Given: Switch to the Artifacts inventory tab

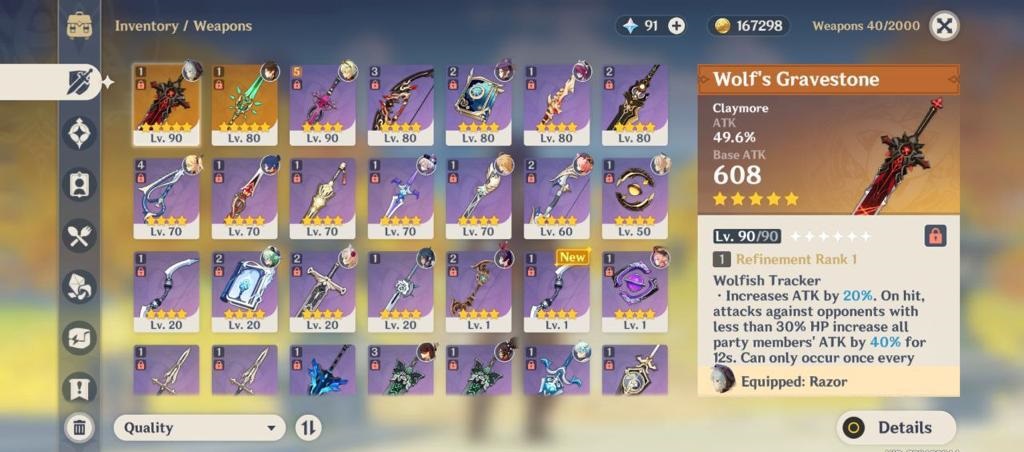Looking at the screenshot, I should (x=80, y=132).
